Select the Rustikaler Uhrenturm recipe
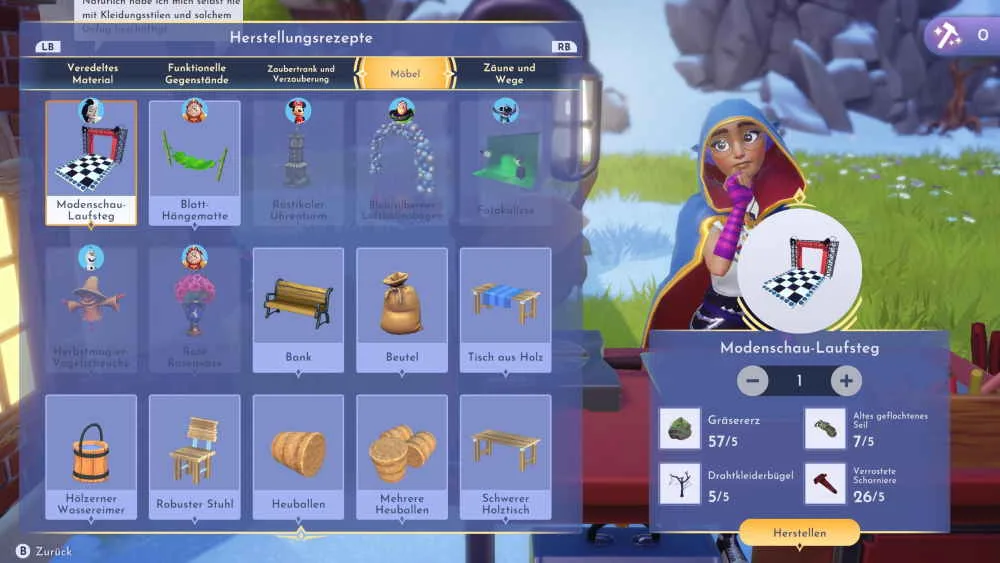The width and height of the screenshot is (1000, 563). 298,163
